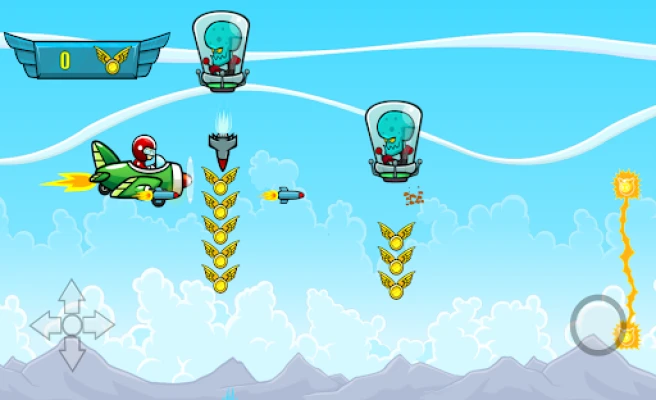Tap the right arrow on the directional pad
The image size is (656, 400).
pyautogui.click(x=101, y=325)
